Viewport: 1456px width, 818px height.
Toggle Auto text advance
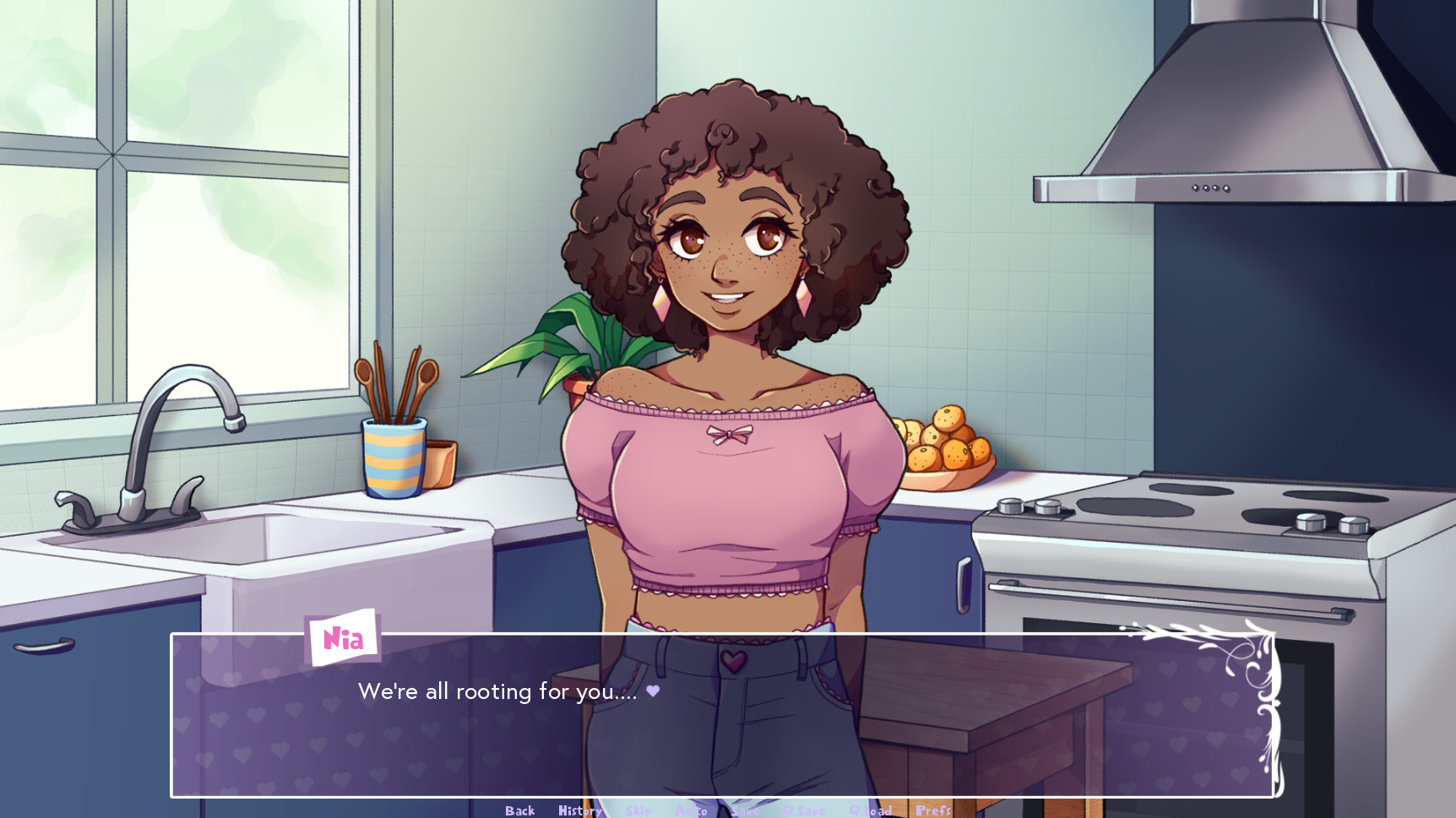point(693,809)
